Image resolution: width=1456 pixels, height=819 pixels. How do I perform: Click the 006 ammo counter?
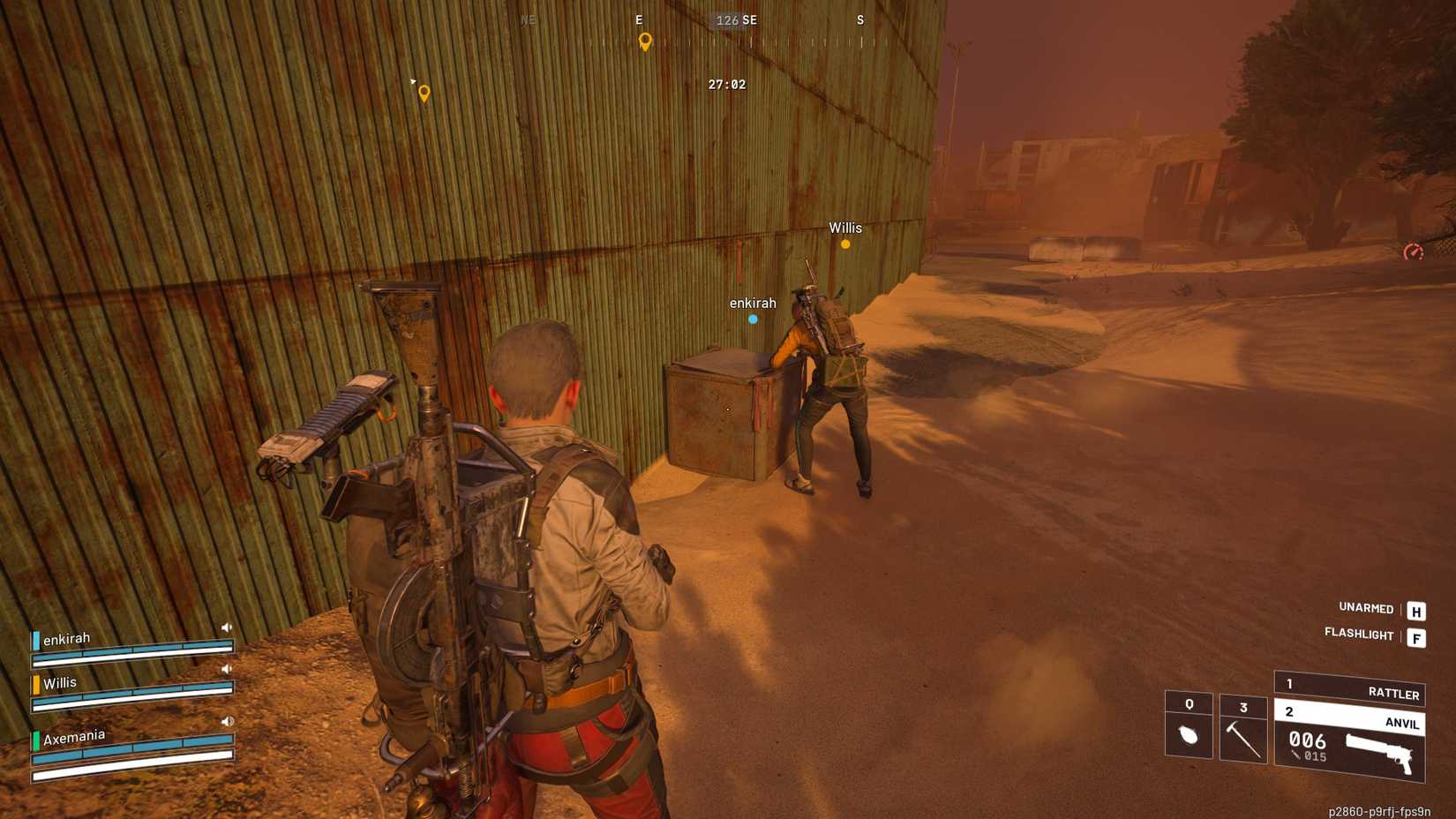[x=1310, y=742]
